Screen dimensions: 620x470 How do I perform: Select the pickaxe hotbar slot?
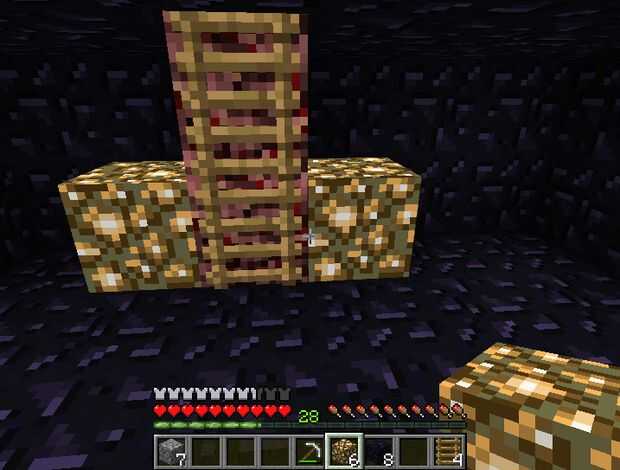click(x=310, y=452)
